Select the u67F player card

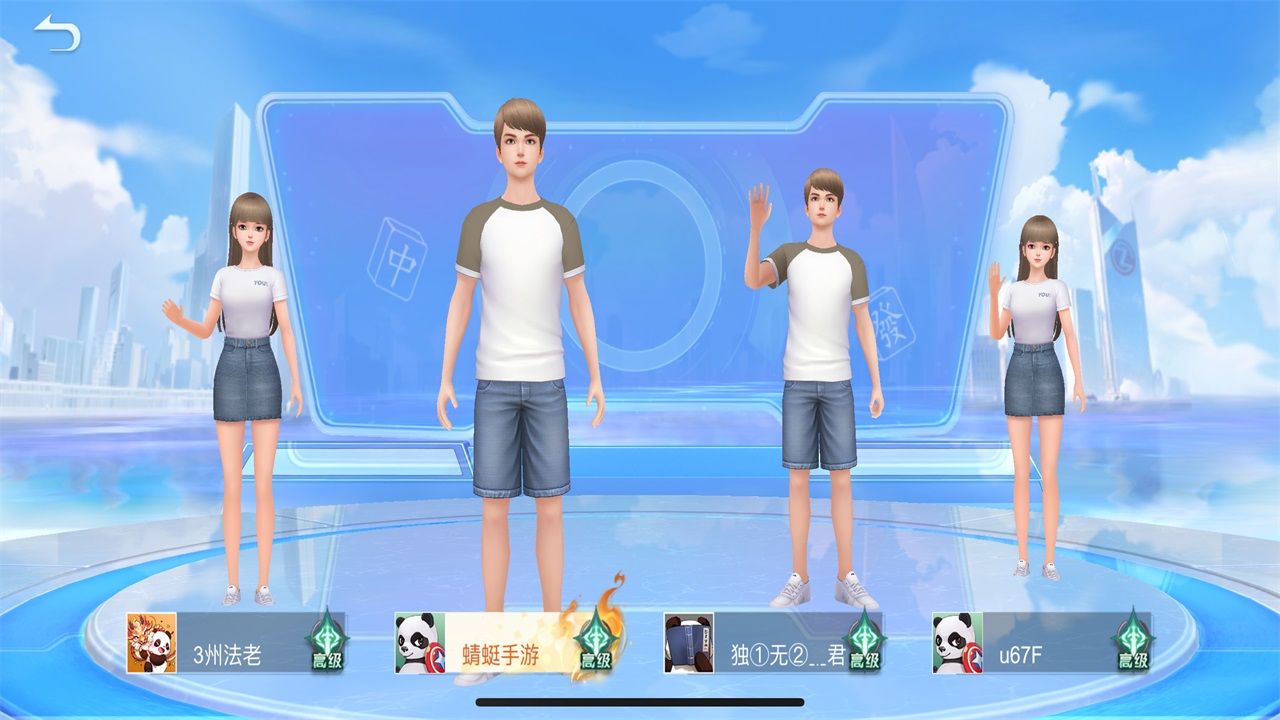pyautogui.click(x=1040, y=643)
